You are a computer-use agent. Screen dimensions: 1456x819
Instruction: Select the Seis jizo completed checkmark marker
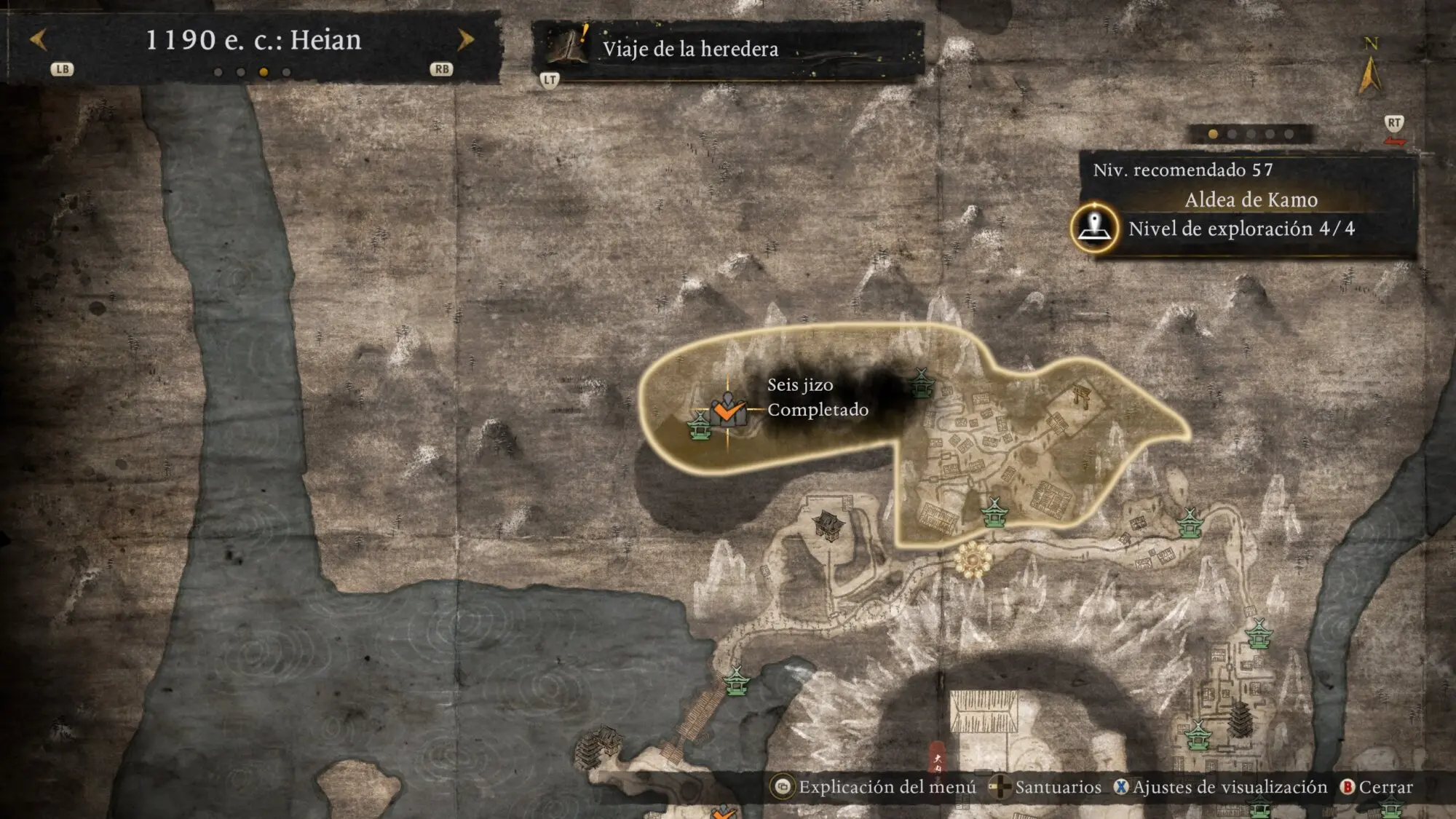[727, 411]
